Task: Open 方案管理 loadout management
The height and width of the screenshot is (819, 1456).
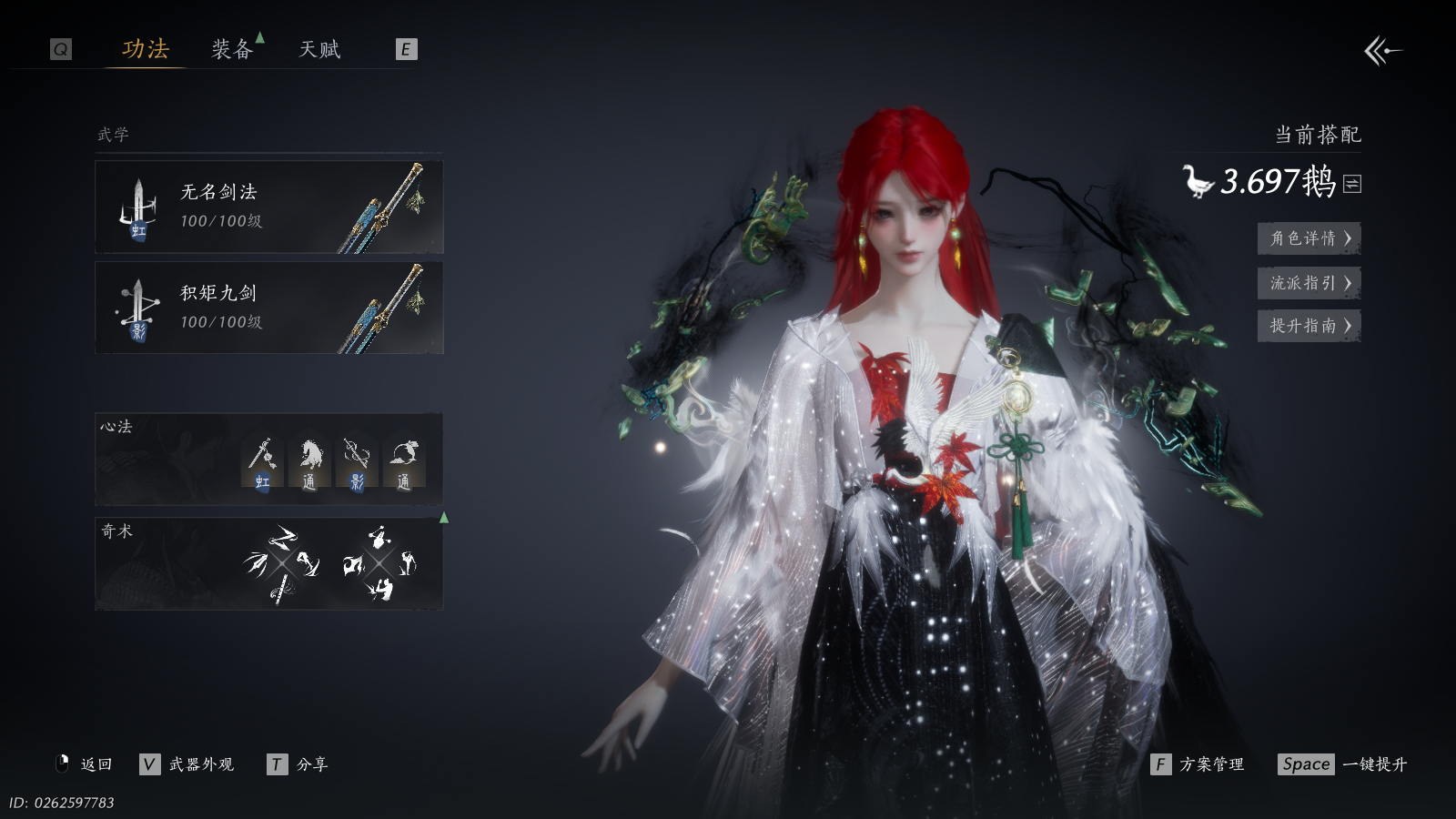Action: click(x=1198, y=764)
